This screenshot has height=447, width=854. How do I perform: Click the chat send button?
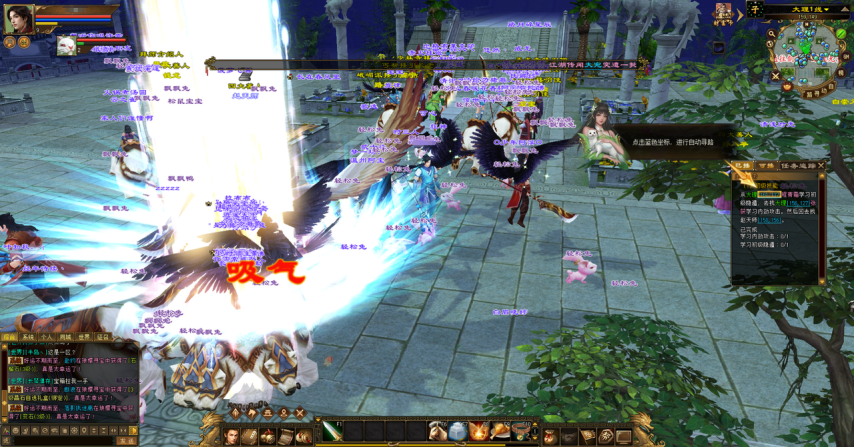(127, 440)
